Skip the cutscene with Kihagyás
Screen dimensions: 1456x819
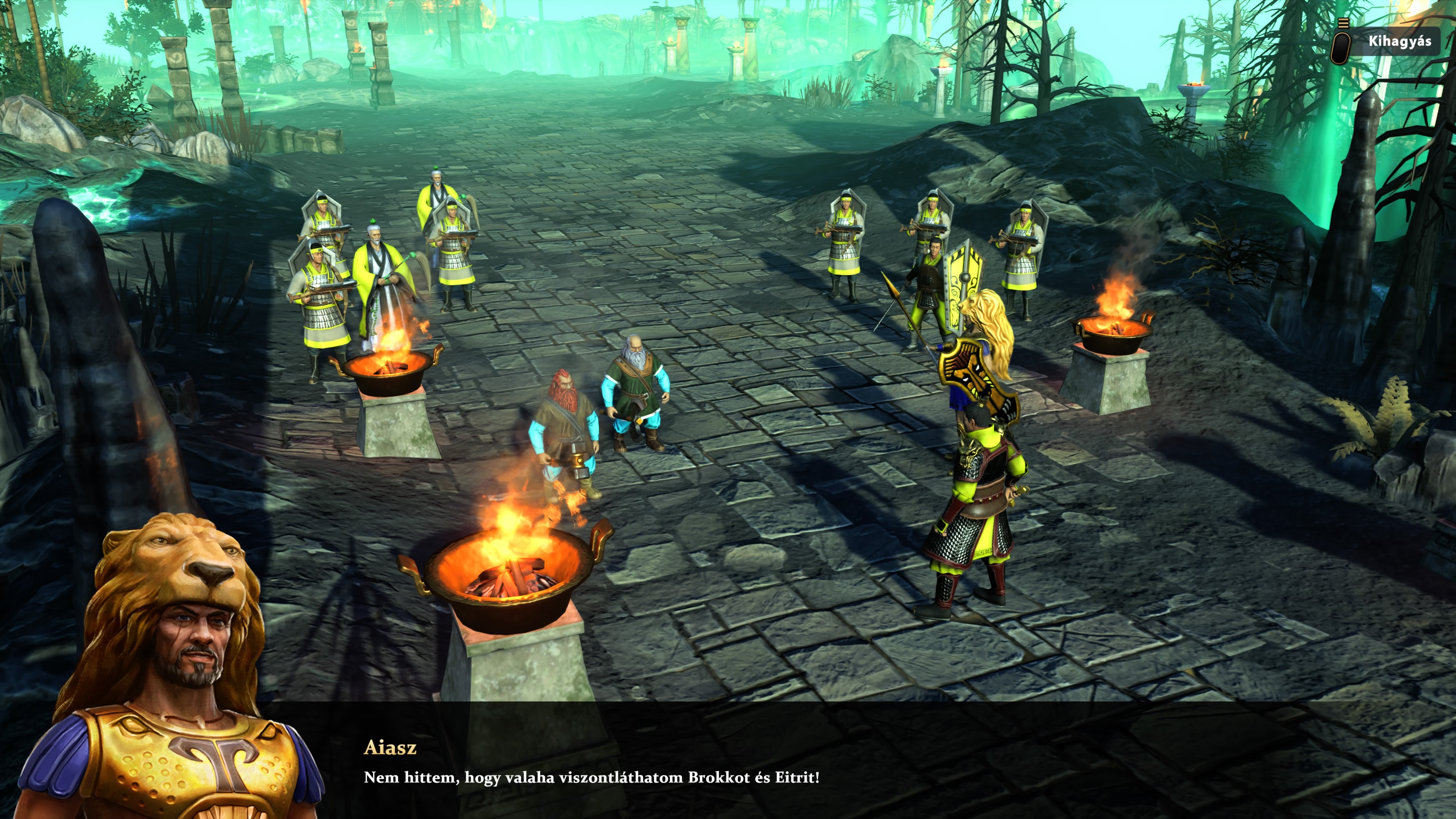pos(1398,41)
